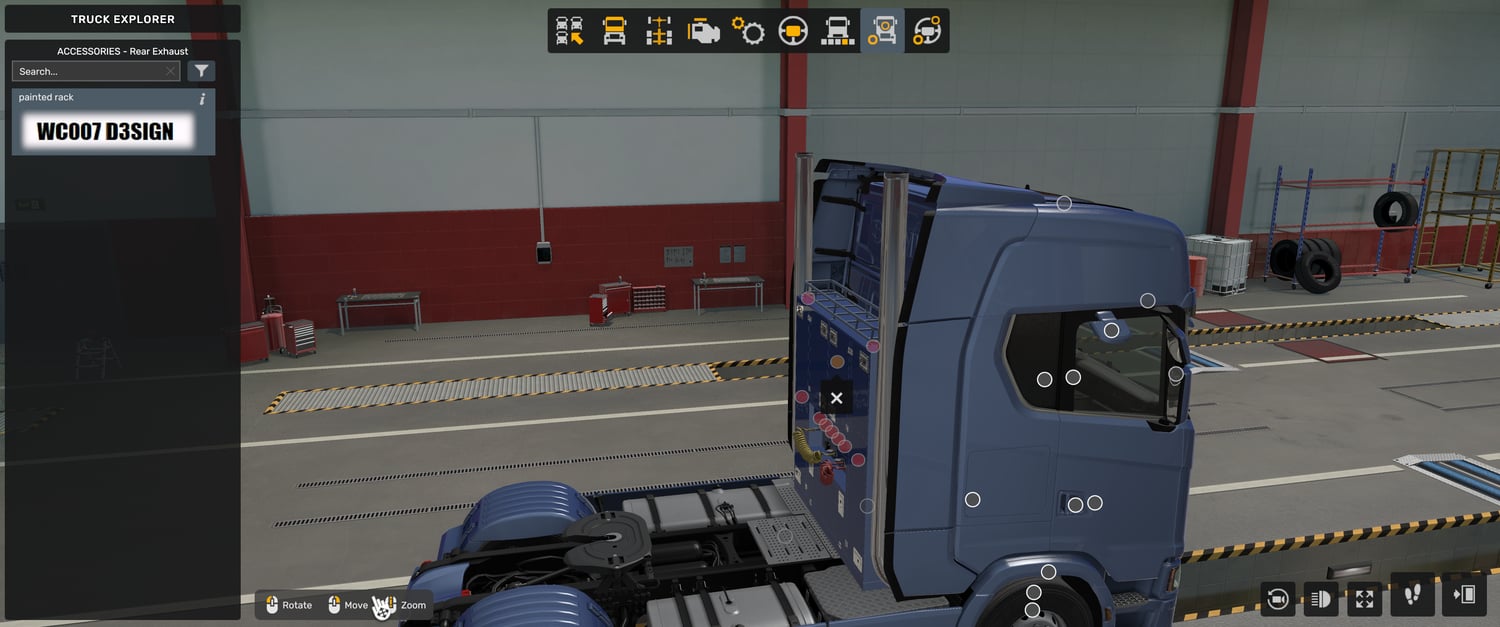Open the transmission gears category
Viewport: 1500px width, 627px height.
point(748,31)
